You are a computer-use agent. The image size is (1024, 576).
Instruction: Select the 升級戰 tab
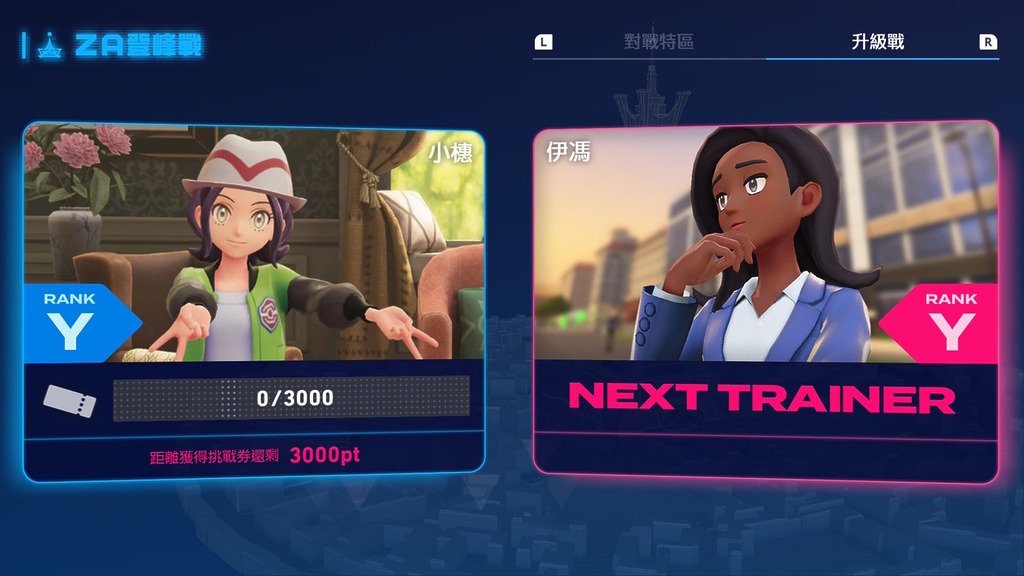[877, 42]
